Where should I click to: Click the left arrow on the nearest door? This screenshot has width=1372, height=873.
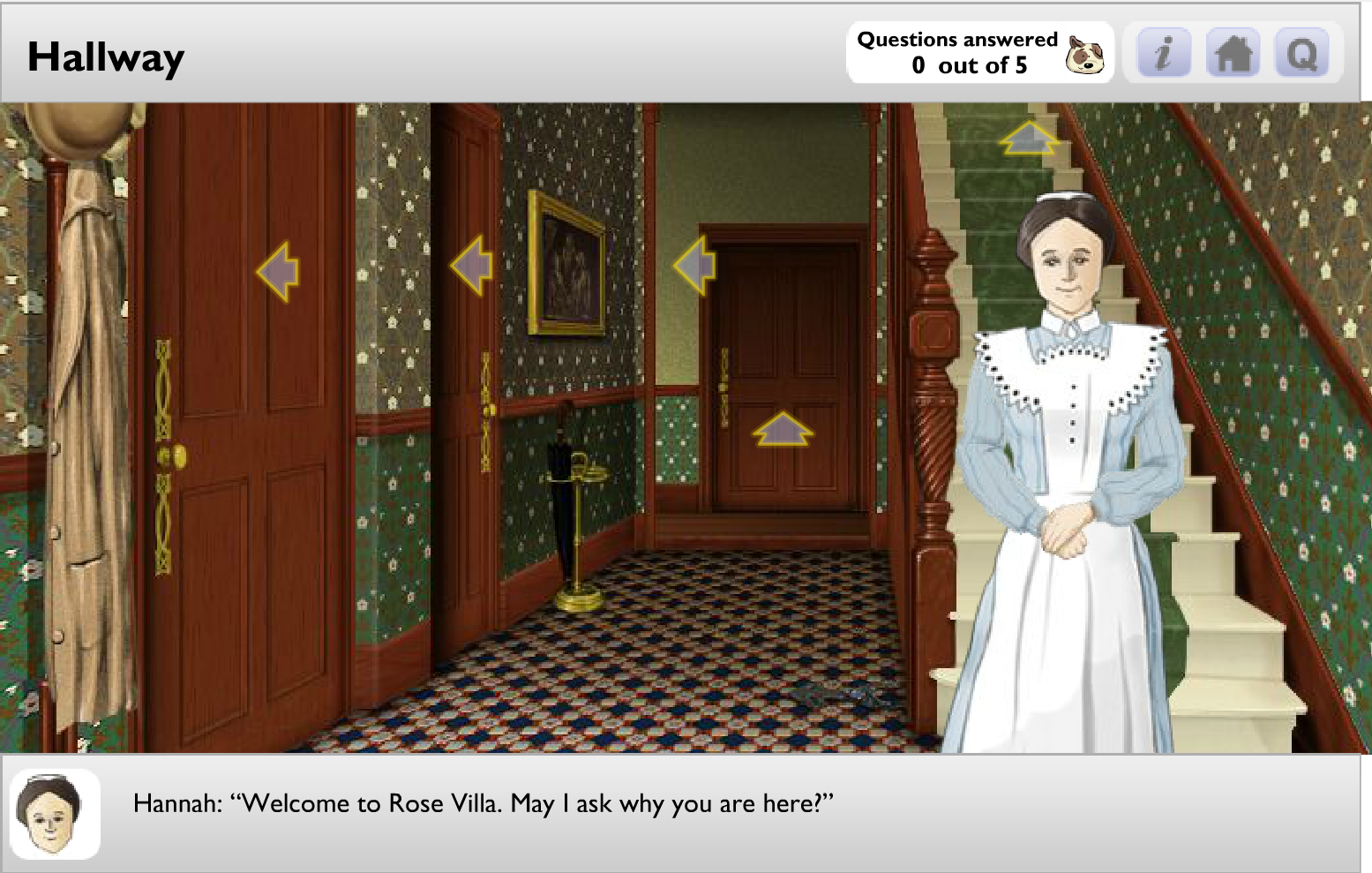(x=276, y=270)
